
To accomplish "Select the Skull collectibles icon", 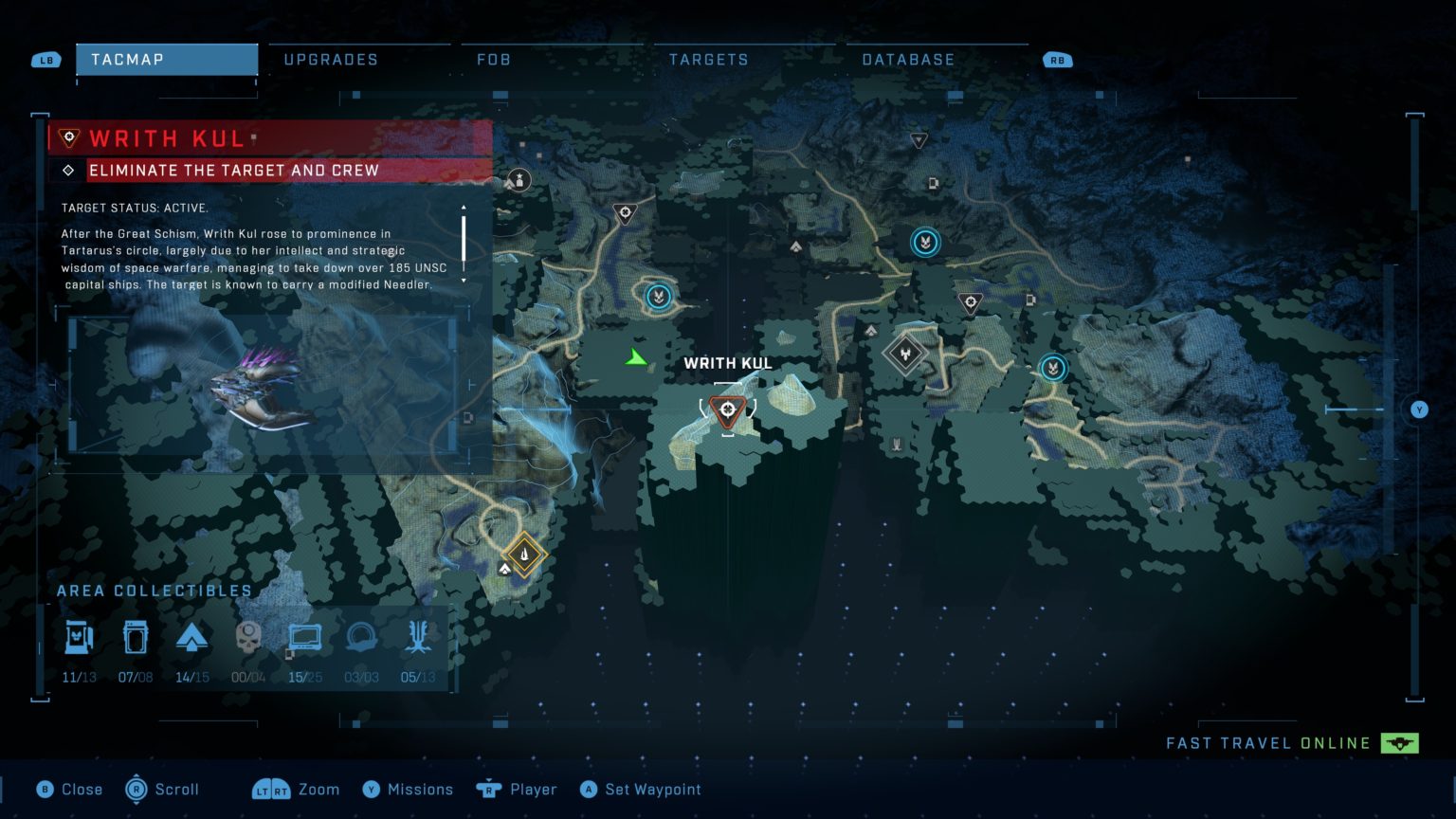I will [x=249, y=637].
